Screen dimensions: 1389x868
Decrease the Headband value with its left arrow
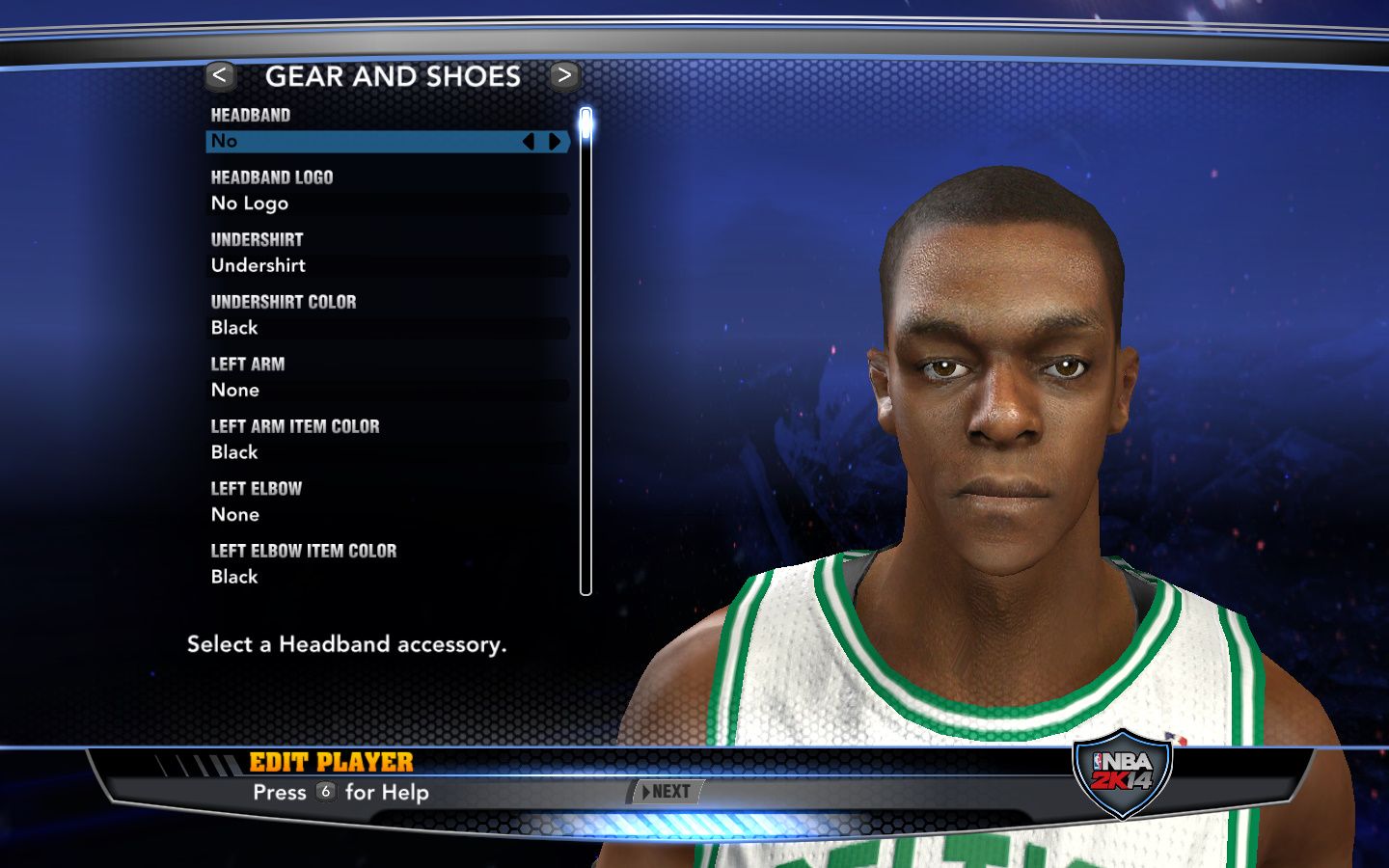click(x=528, y=142)
